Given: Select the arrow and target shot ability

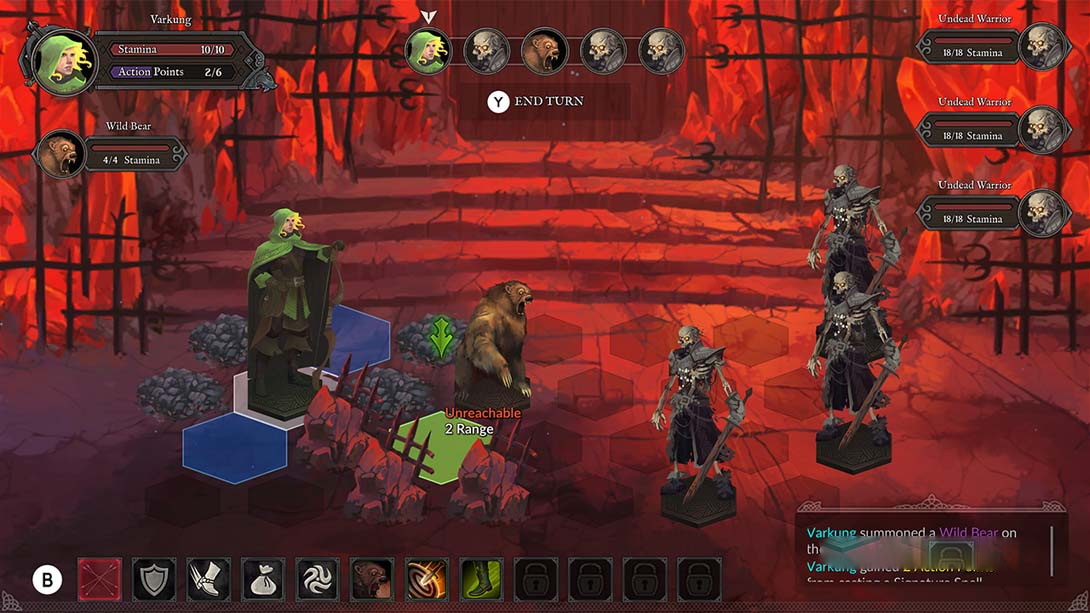Looking at the screenshot, I should 427,580.
